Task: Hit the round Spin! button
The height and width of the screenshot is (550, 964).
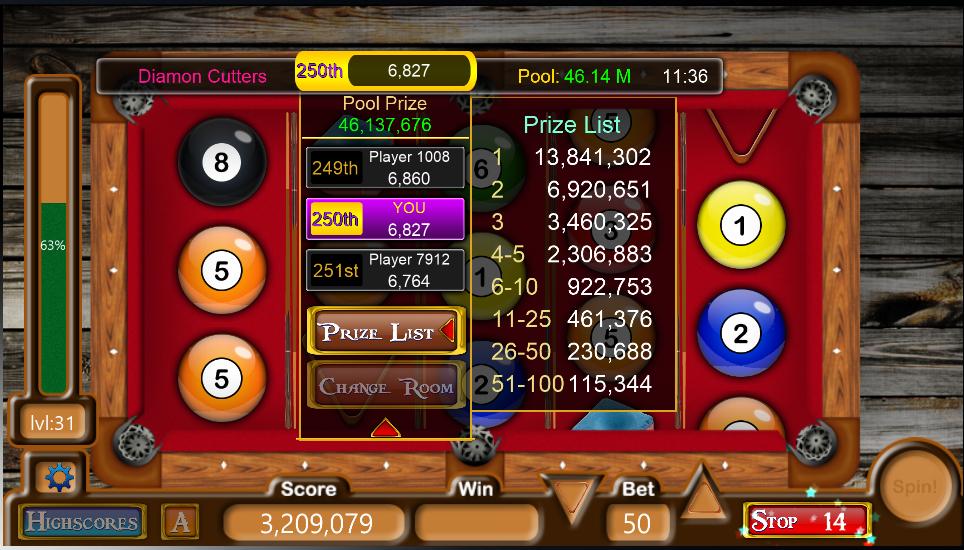Action: (914, 489)
